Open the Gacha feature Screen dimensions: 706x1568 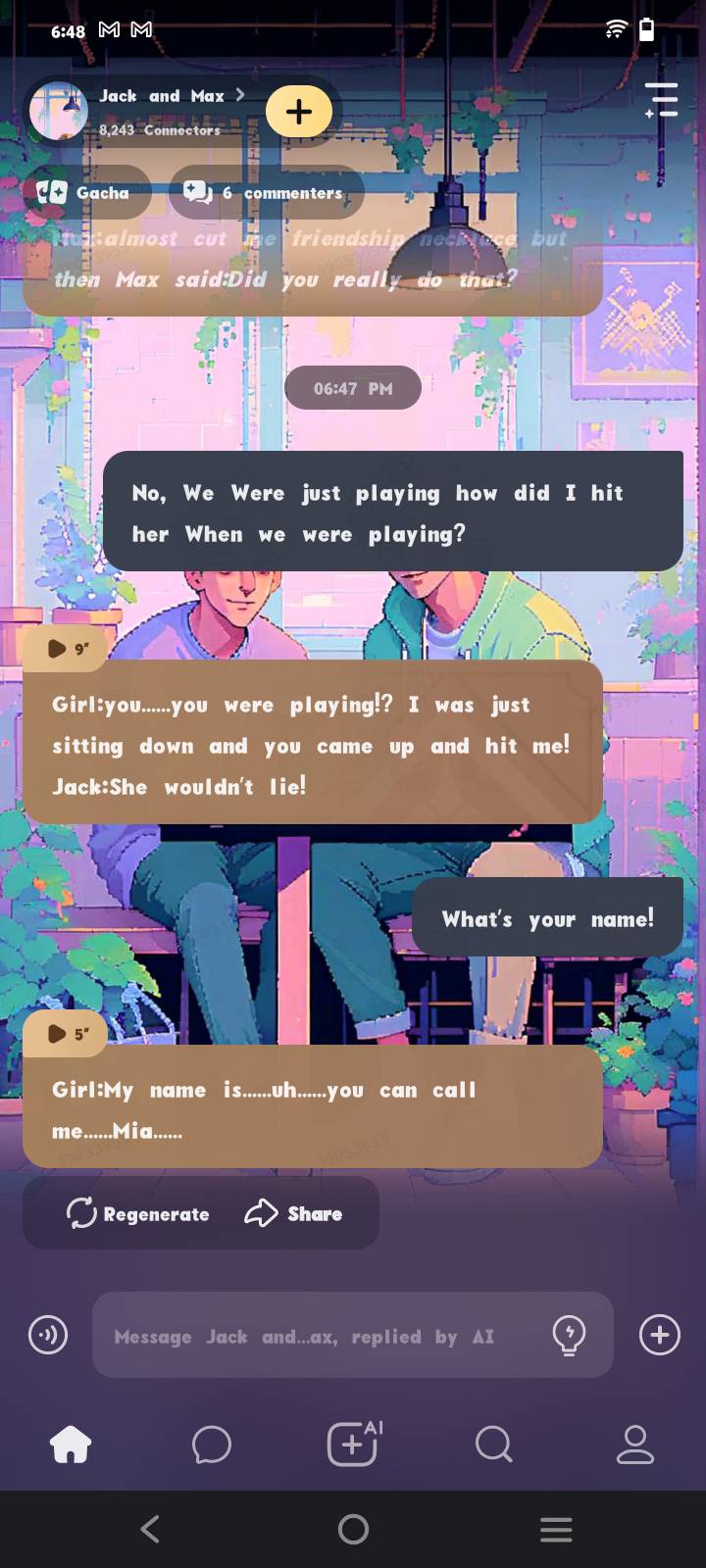tap(85, 192)
